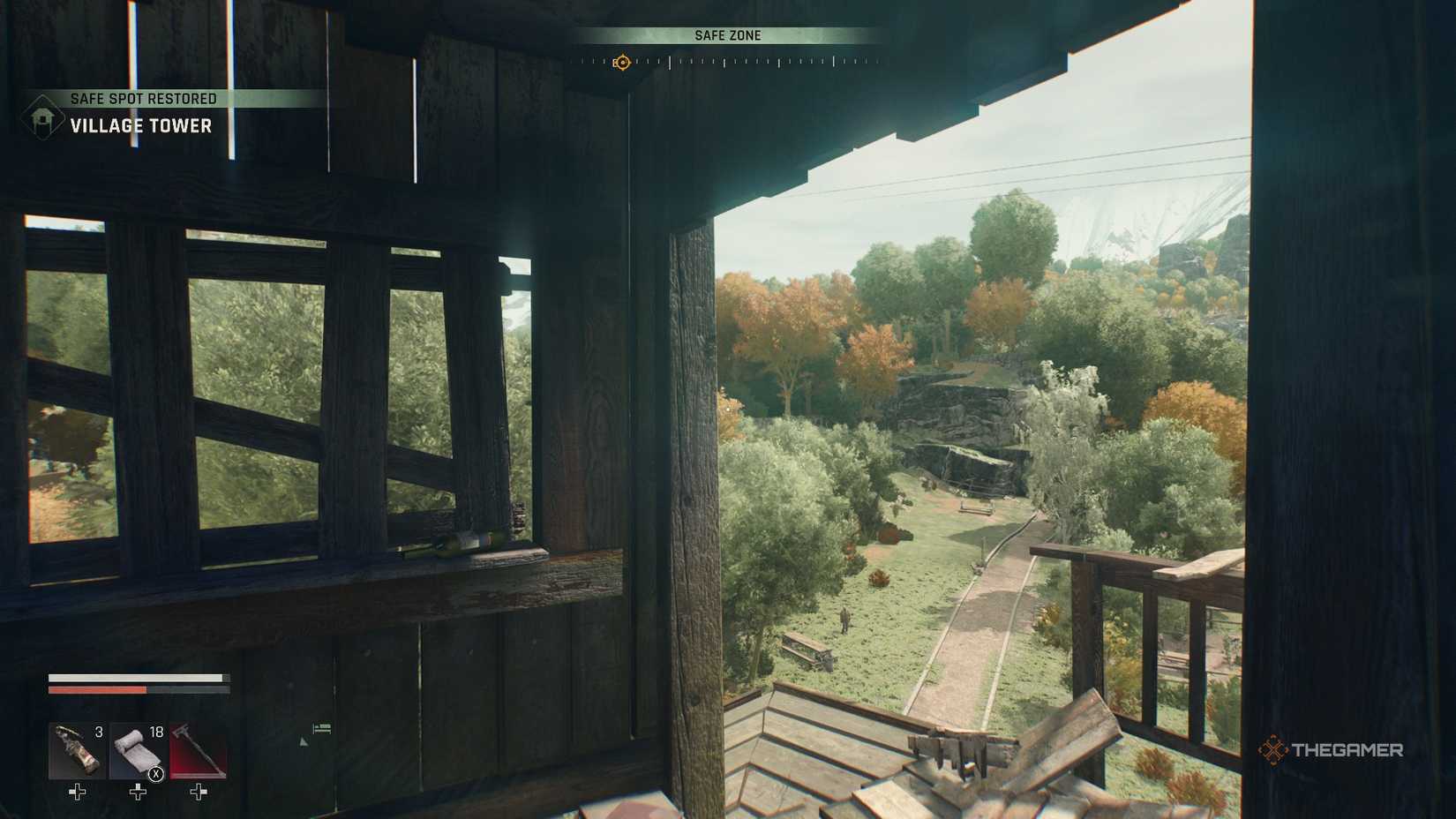
Task: Select the gold quest marker on the compass
Action: coord(624,63)
